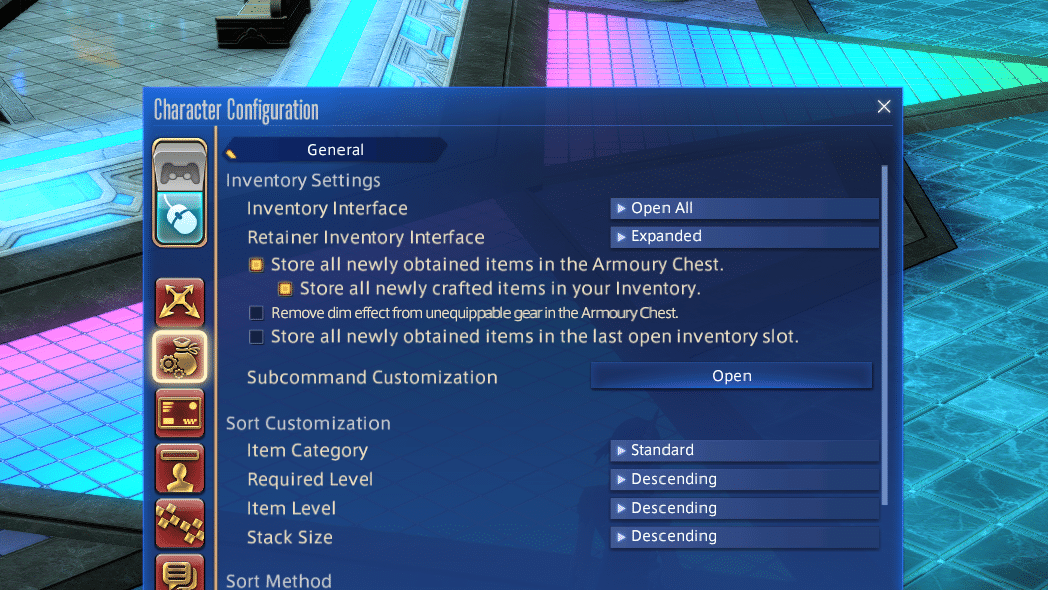The image size is (1048, 590).
Task: Change the Required Level sort order
Action: pos(744,479)
